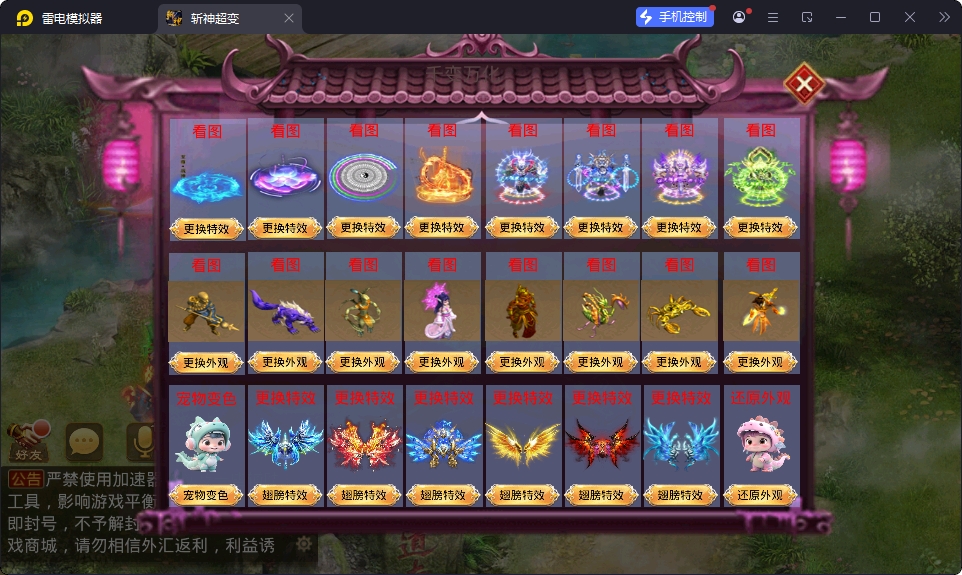Change appearance to the purple wolf
The height and width of the screenshot is (575, 962).
(x=285, y=362)
